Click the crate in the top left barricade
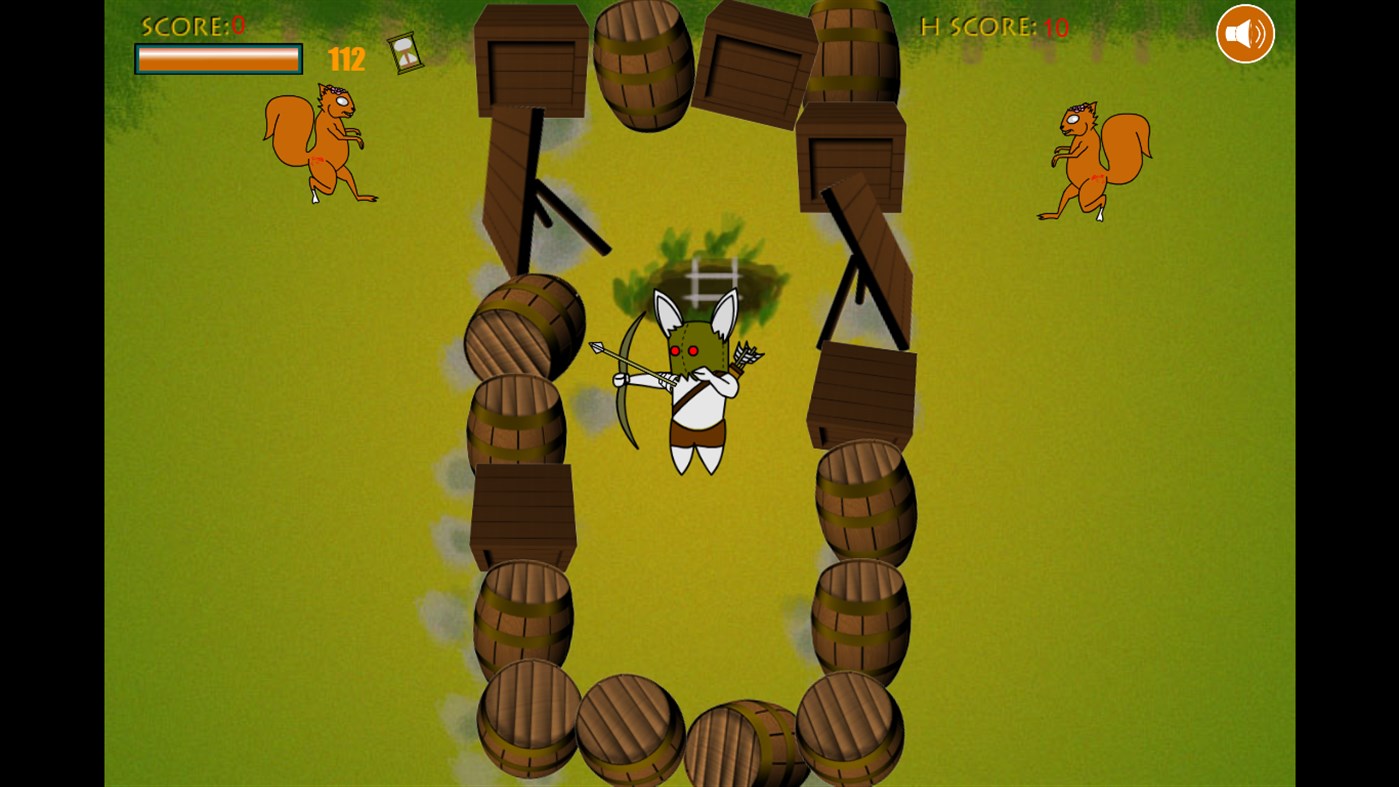Screen dimensions: 1399x787 tap(530, 60)
